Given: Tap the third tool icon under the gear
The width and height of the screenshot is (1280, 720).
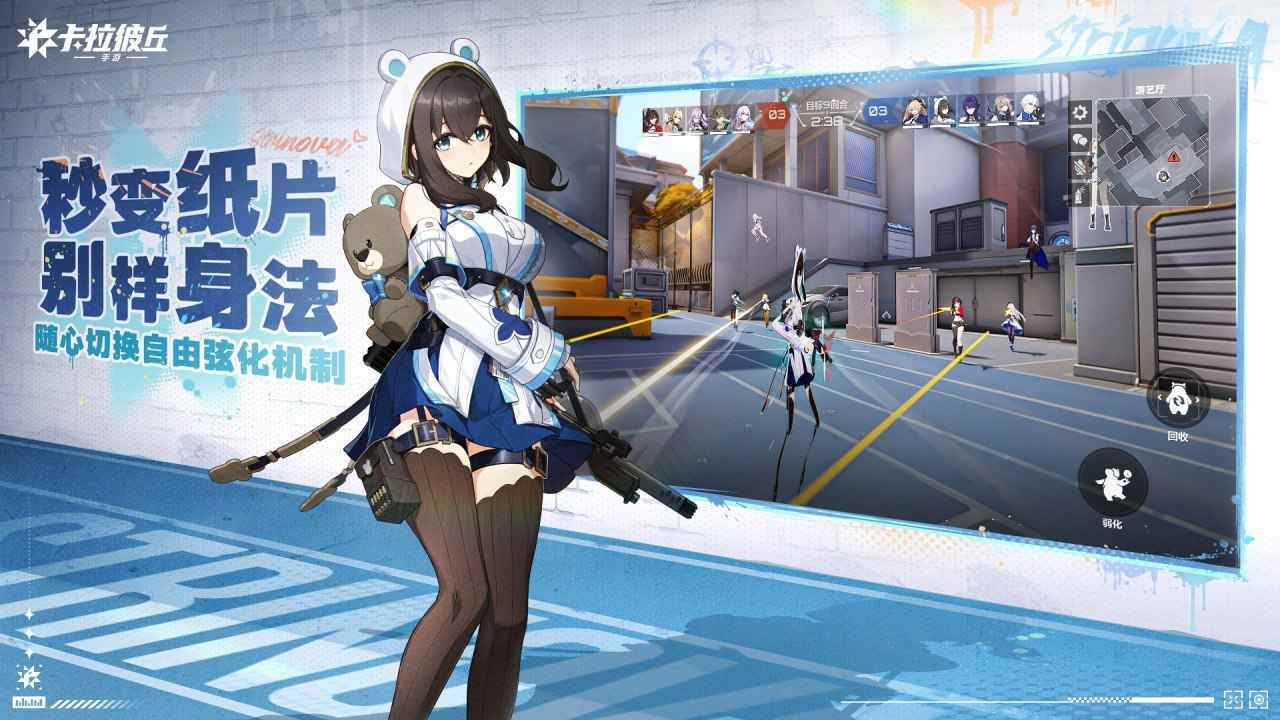Looking at the screenshot, I should pyautogui.click(x=1079, y=165).
